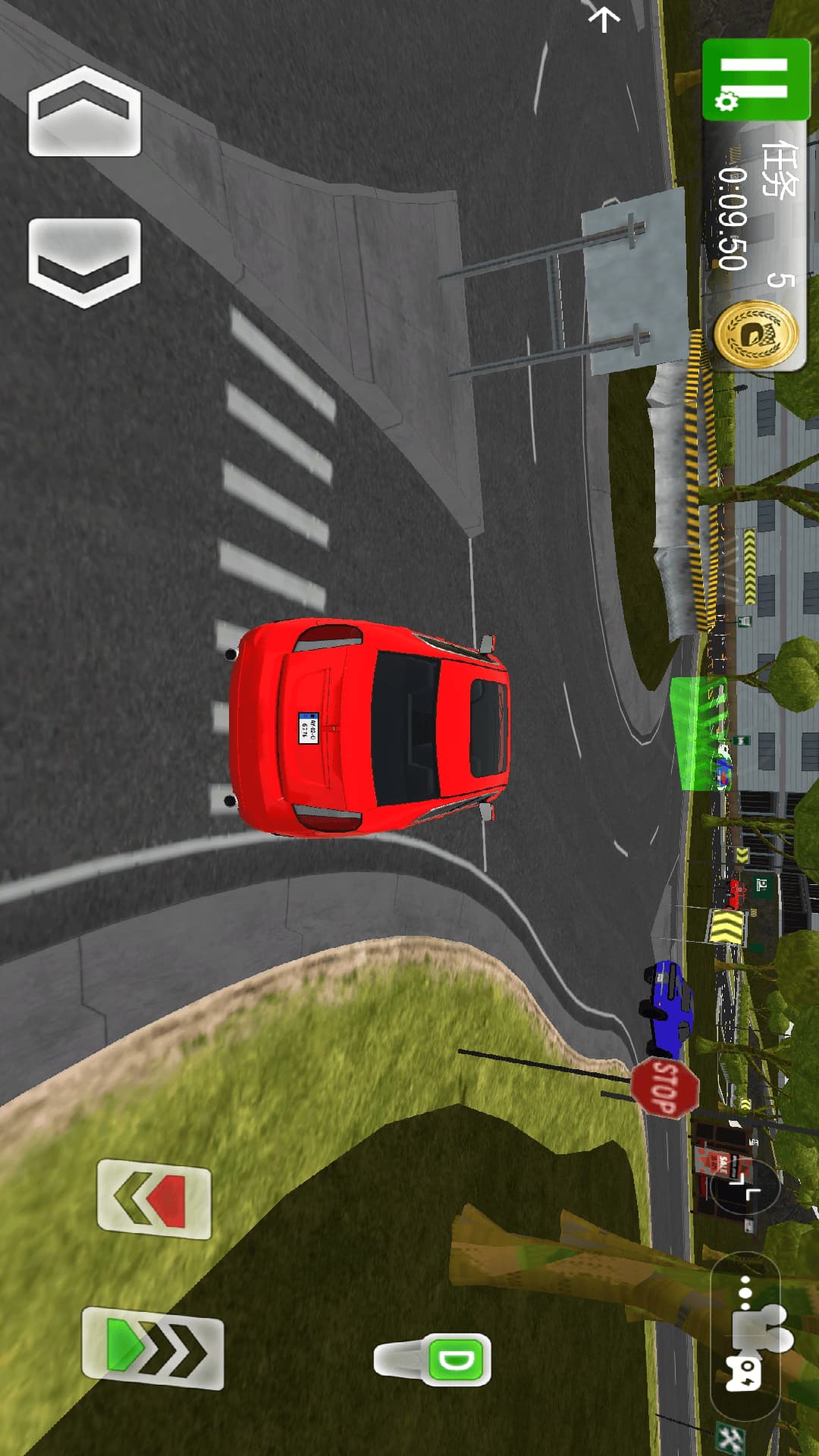This screenshot has height=1456, width=819.
Task: Pause the game with the green button
Action: [755, 80]
